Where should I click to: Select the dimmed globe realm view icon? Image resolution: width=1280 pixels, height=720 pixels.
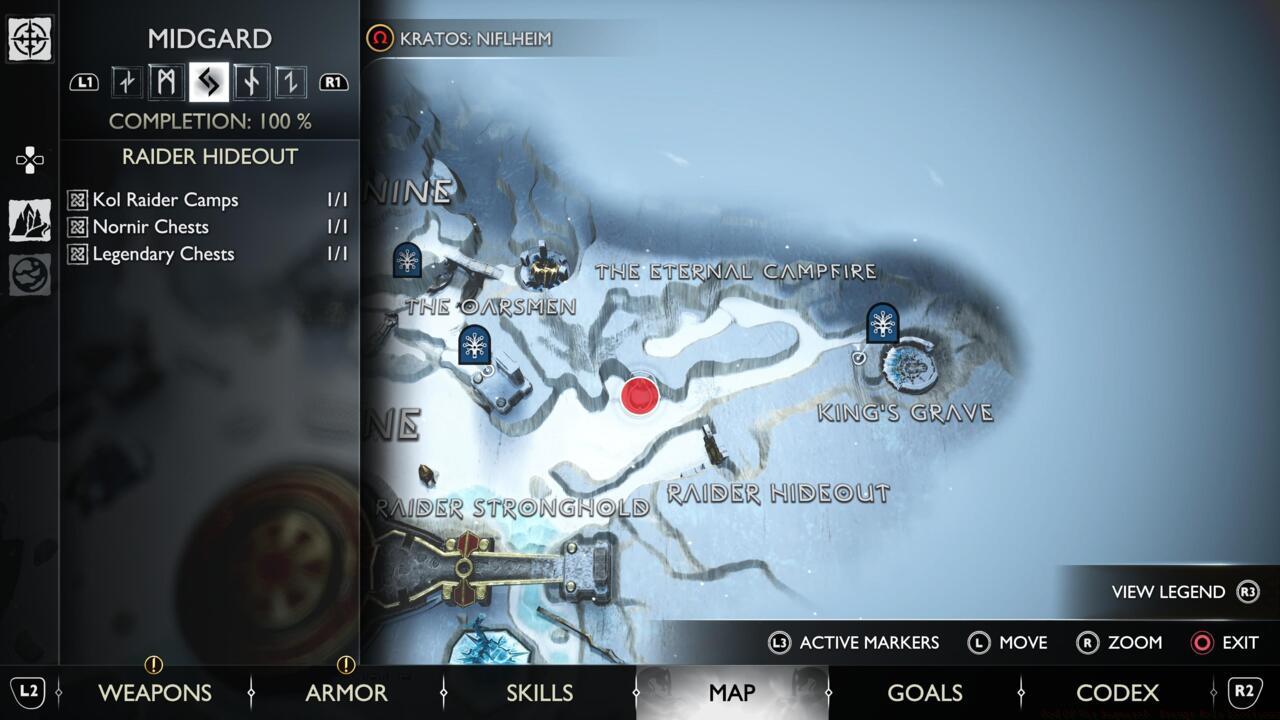pyautogui.click(x=30, y=275)
